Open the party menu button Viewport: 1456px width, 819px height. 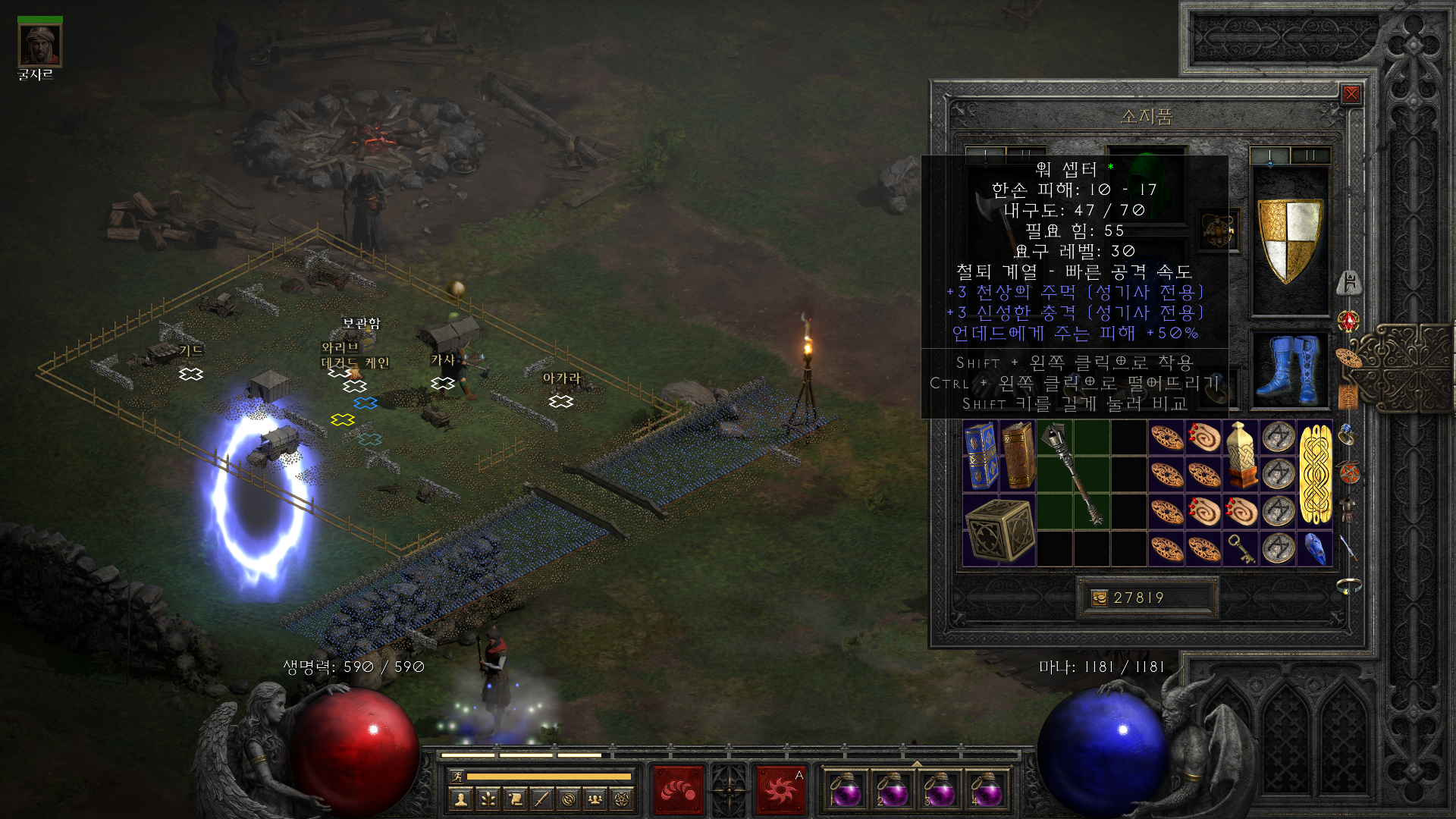pyautogui.click(x=595, y=799)
